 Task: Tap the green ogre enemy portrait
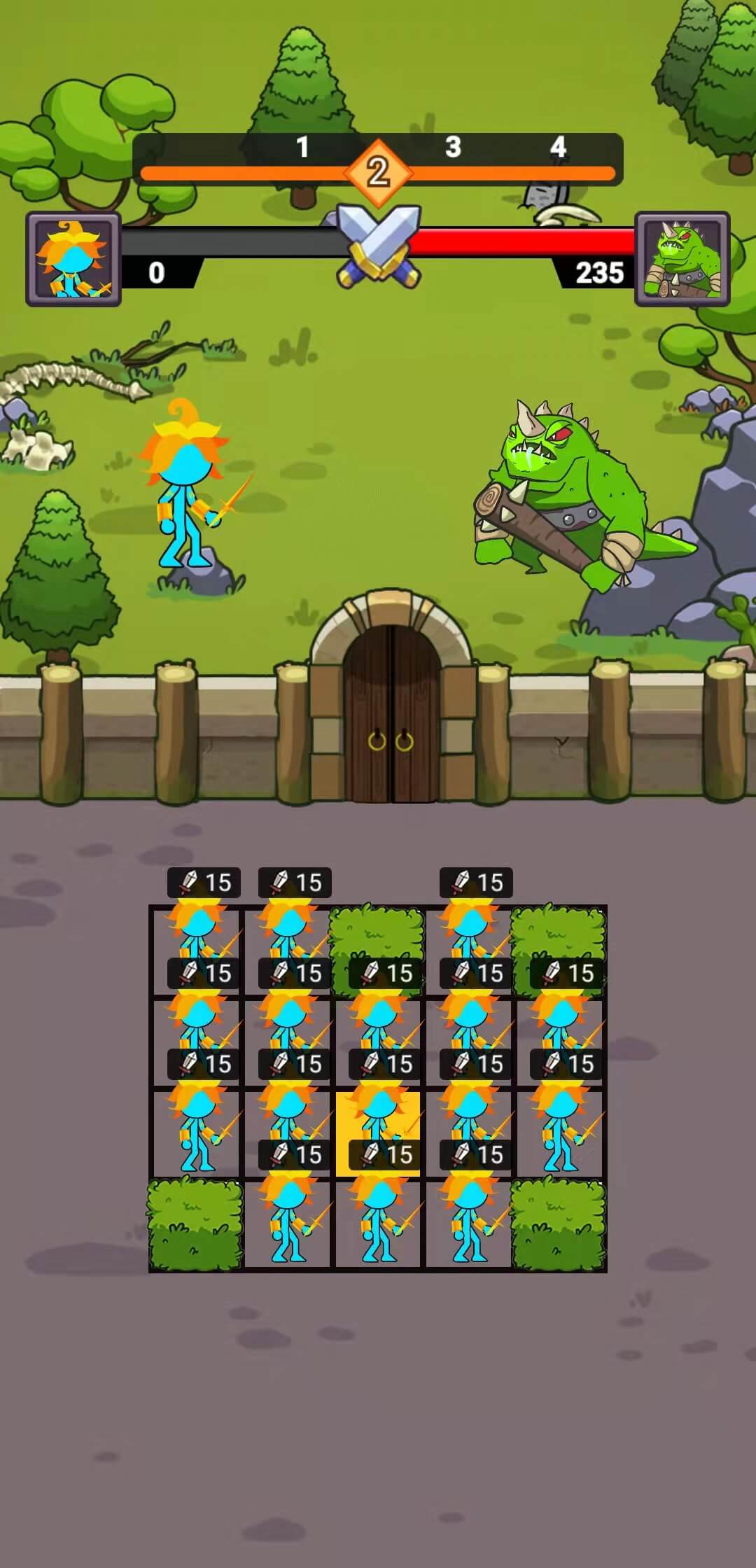click(x=682, y=260)
